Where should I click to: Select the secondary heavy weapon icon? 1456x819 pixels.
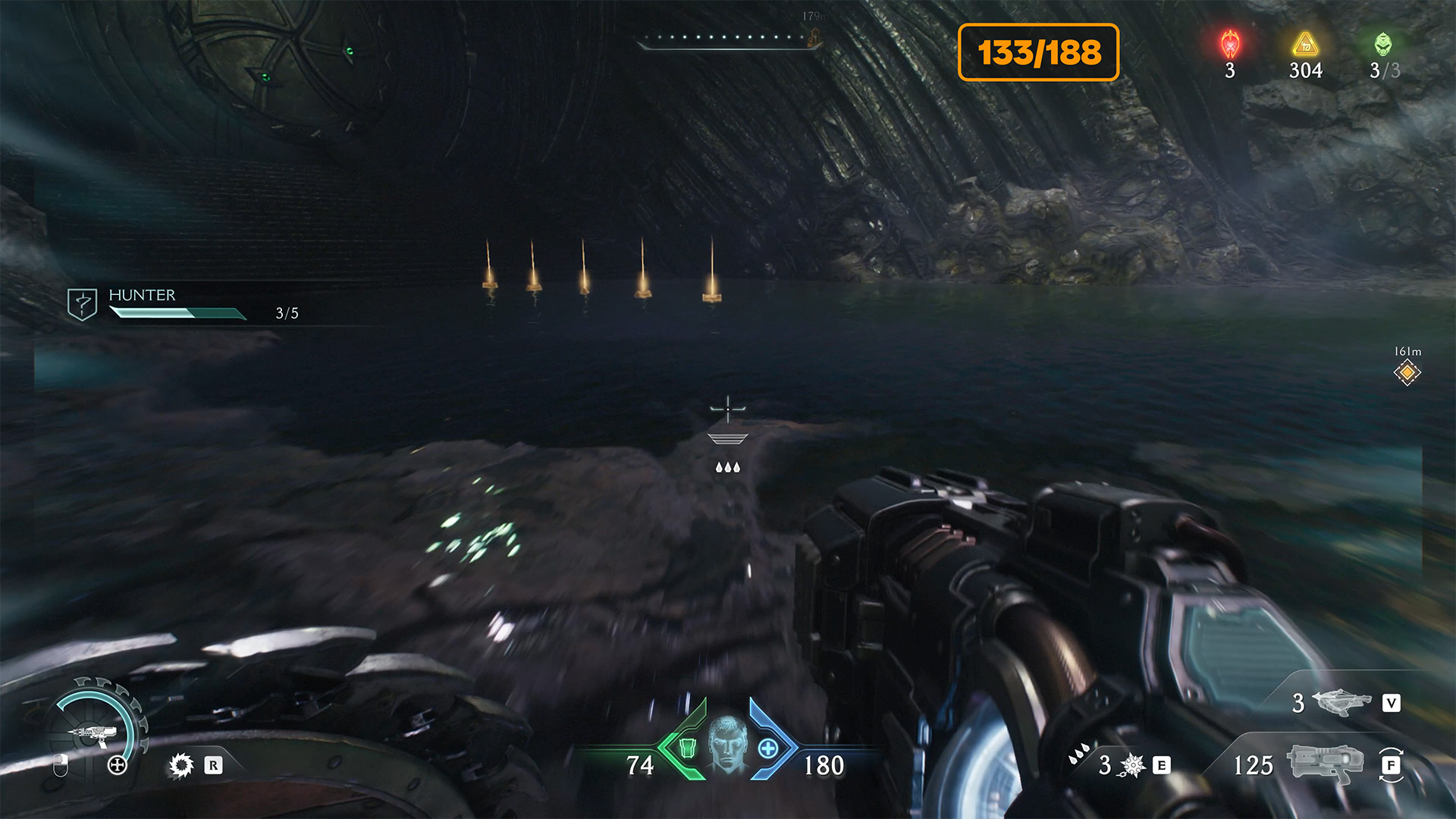[x=1341, y=702]
